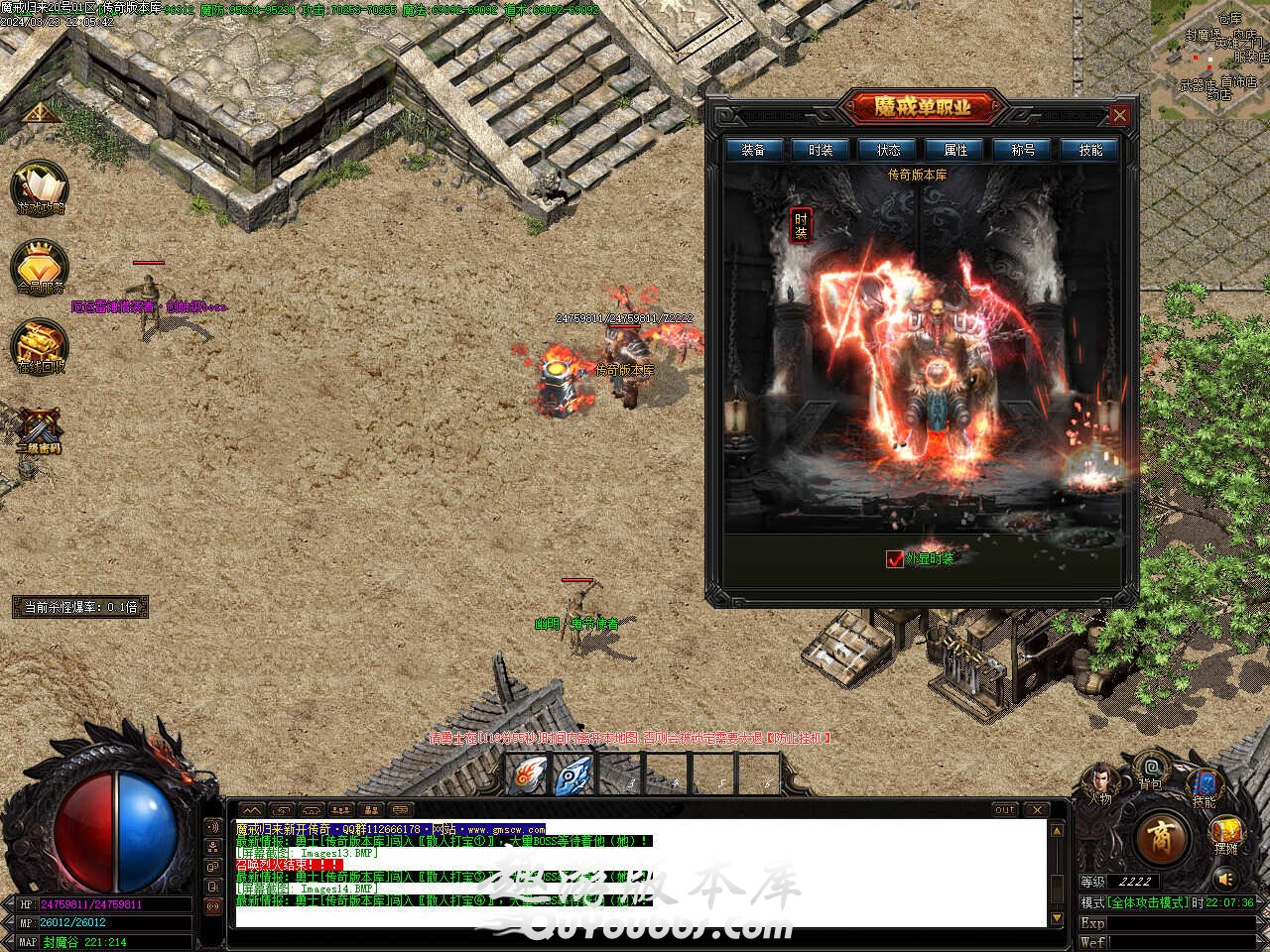The image size is (1270, 952).
Task: Show the 属性 attributes tab
Action: (955, 150)
